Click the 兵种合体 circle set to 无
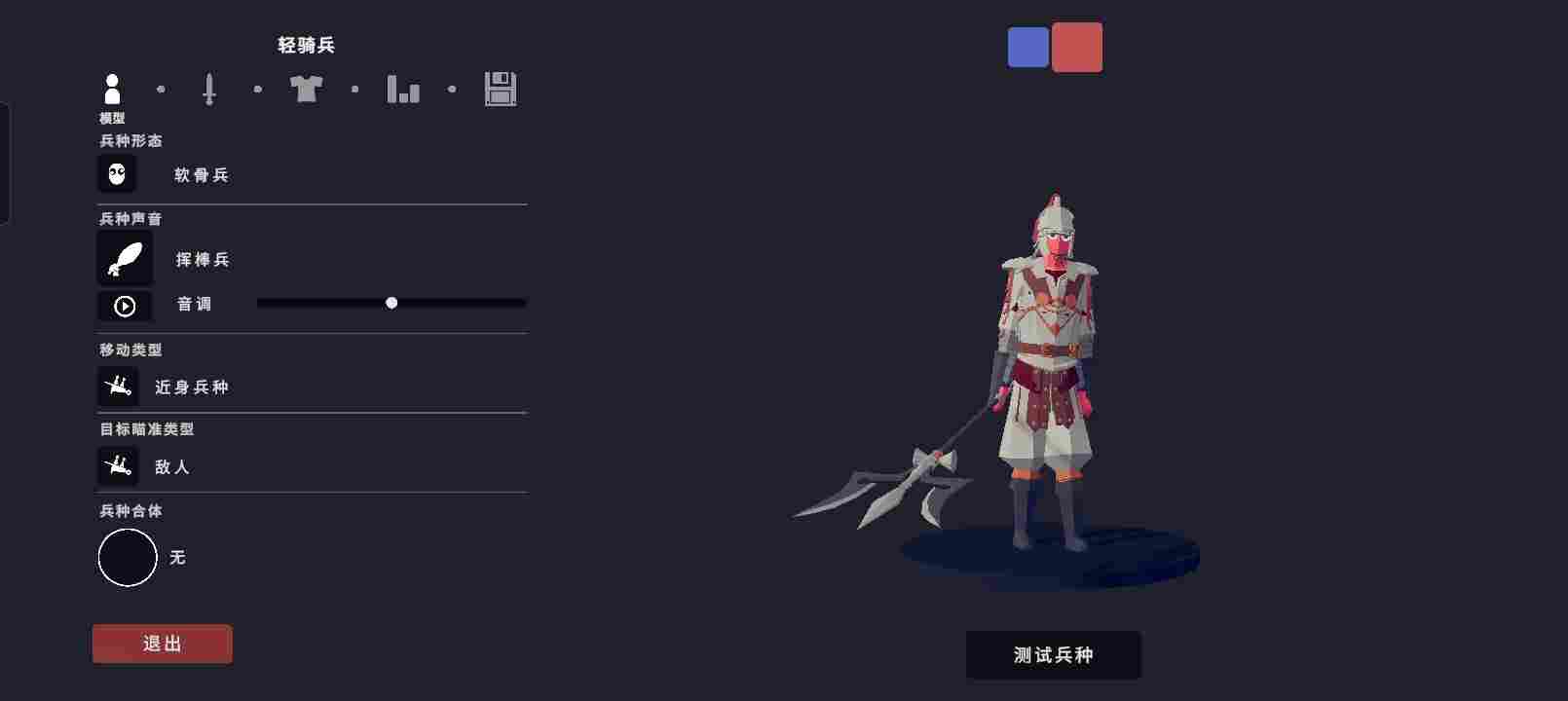 tap(128, 557)
